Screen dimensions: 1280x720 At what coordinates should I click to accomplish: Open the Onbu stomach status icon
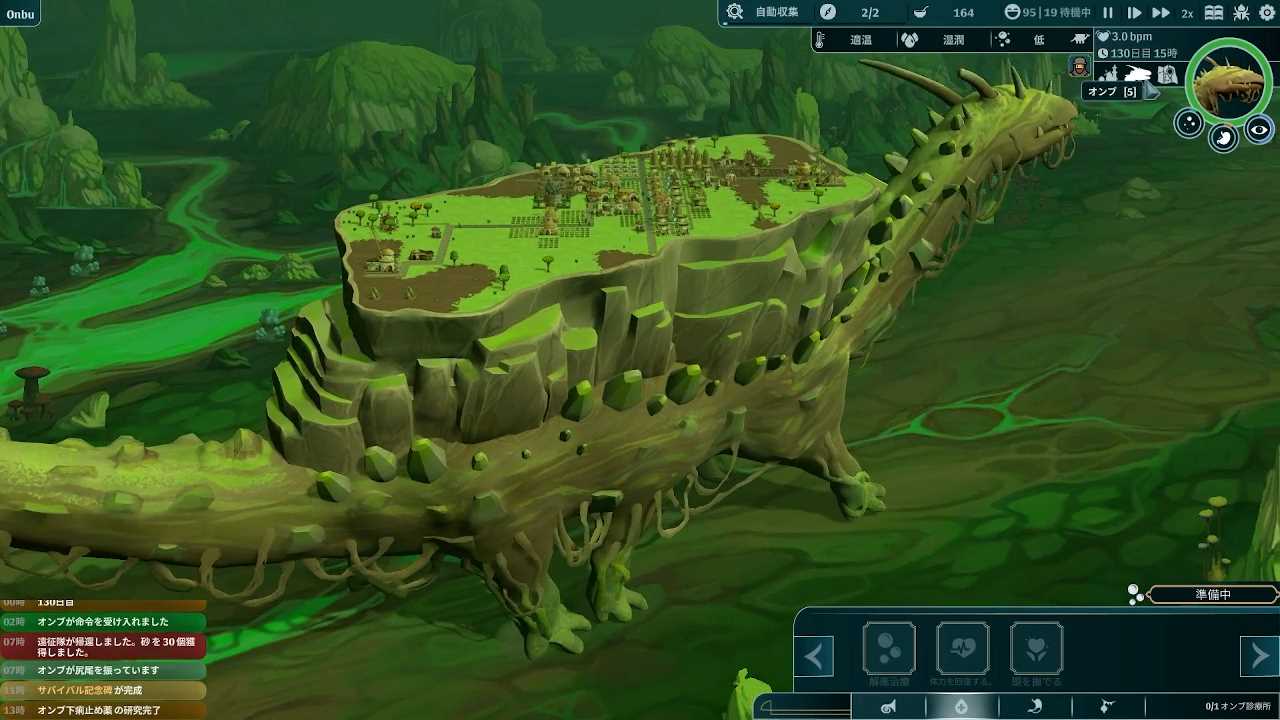[1224, 138]
